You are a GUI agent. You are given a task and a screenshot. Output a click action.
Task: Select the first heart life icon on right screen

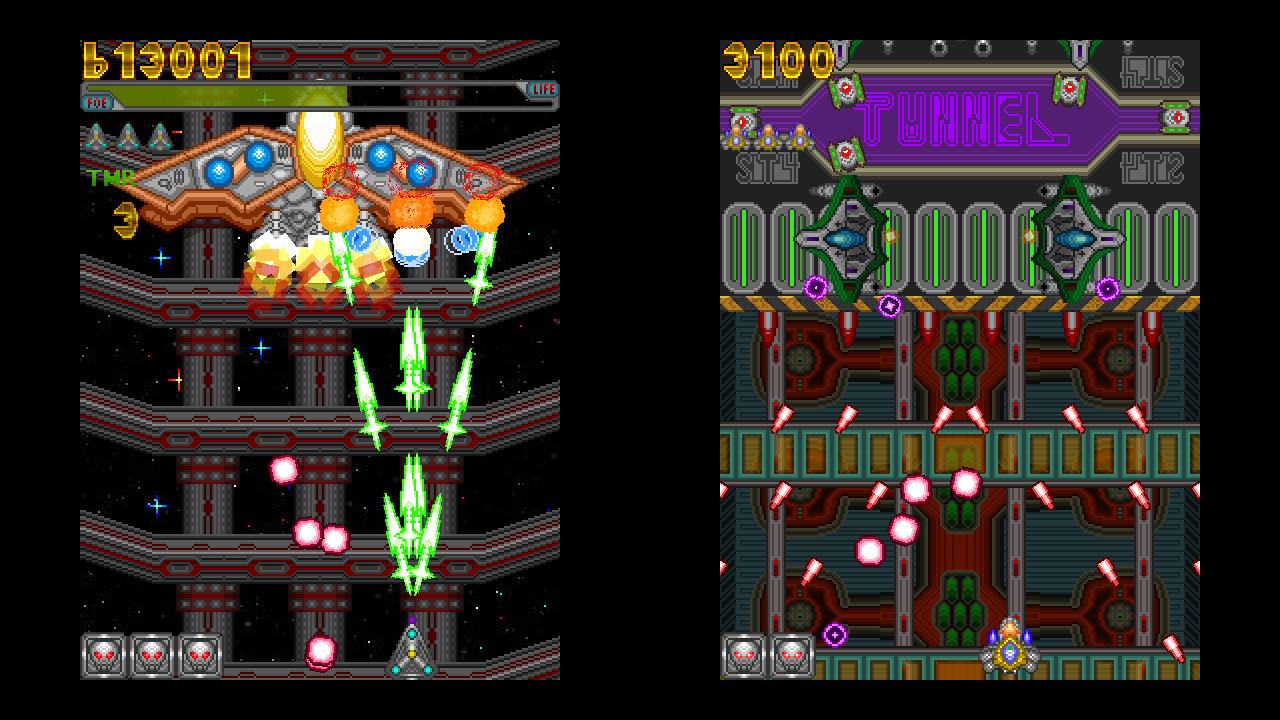click(744, 657)
